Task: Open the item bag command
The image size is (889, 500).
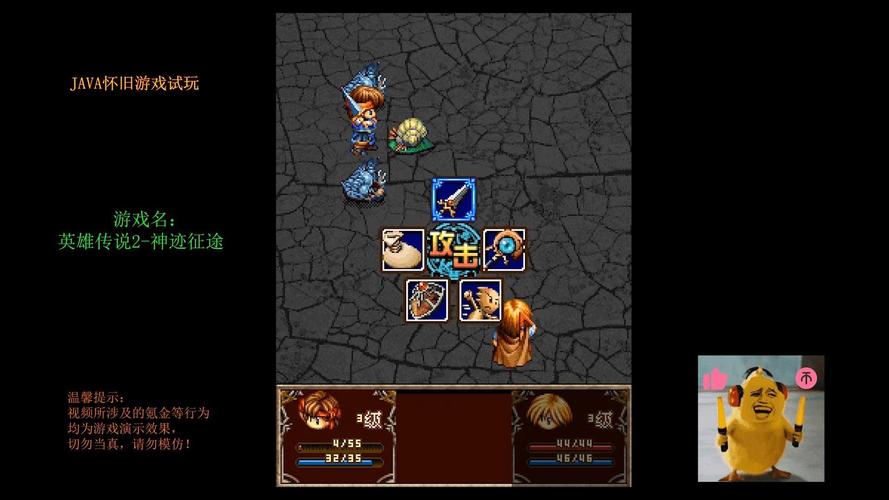Action: pyautogui.click(x=402, y=250)
